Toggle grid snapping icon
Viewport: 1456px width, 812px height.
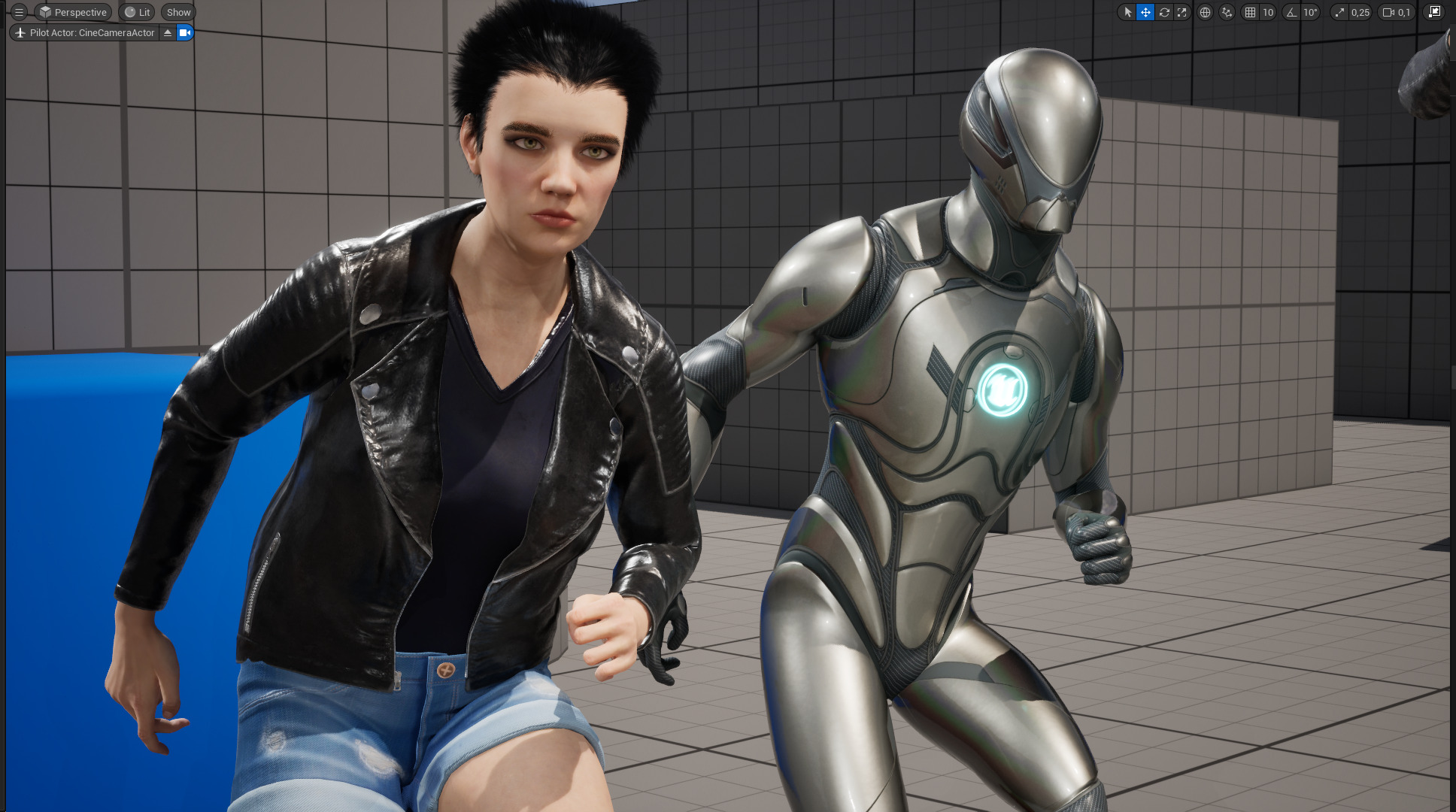(x=1250, y=12)
